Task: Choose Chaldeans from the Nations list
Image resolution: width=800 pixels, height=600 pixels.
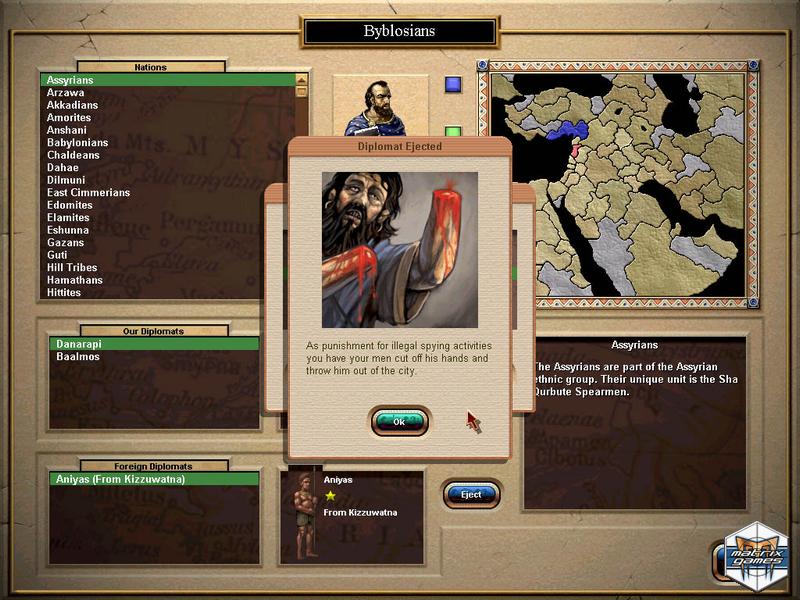Action: click(x=73, y=155)
